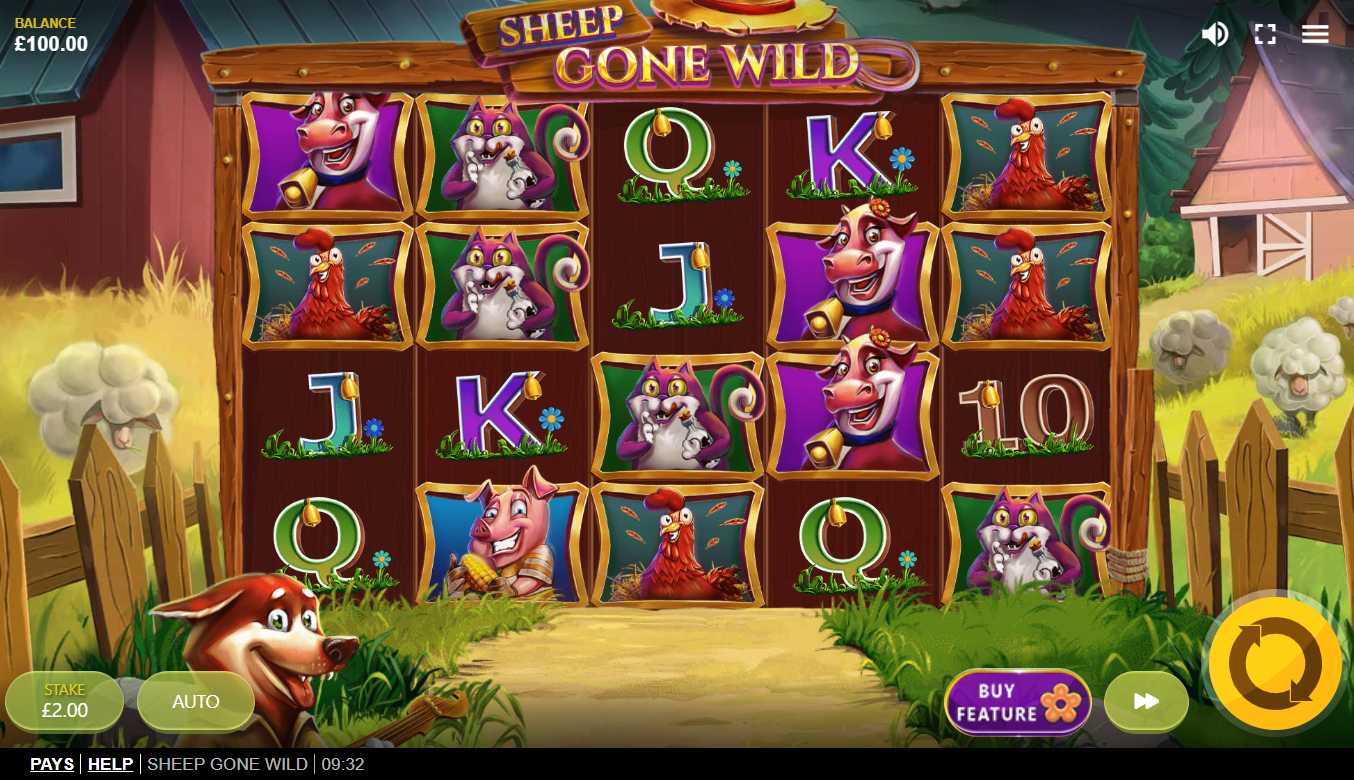Mute the game sound
Viewport: 1354px width, 780px height.
pyautogui.click(x=1214, y=34)
